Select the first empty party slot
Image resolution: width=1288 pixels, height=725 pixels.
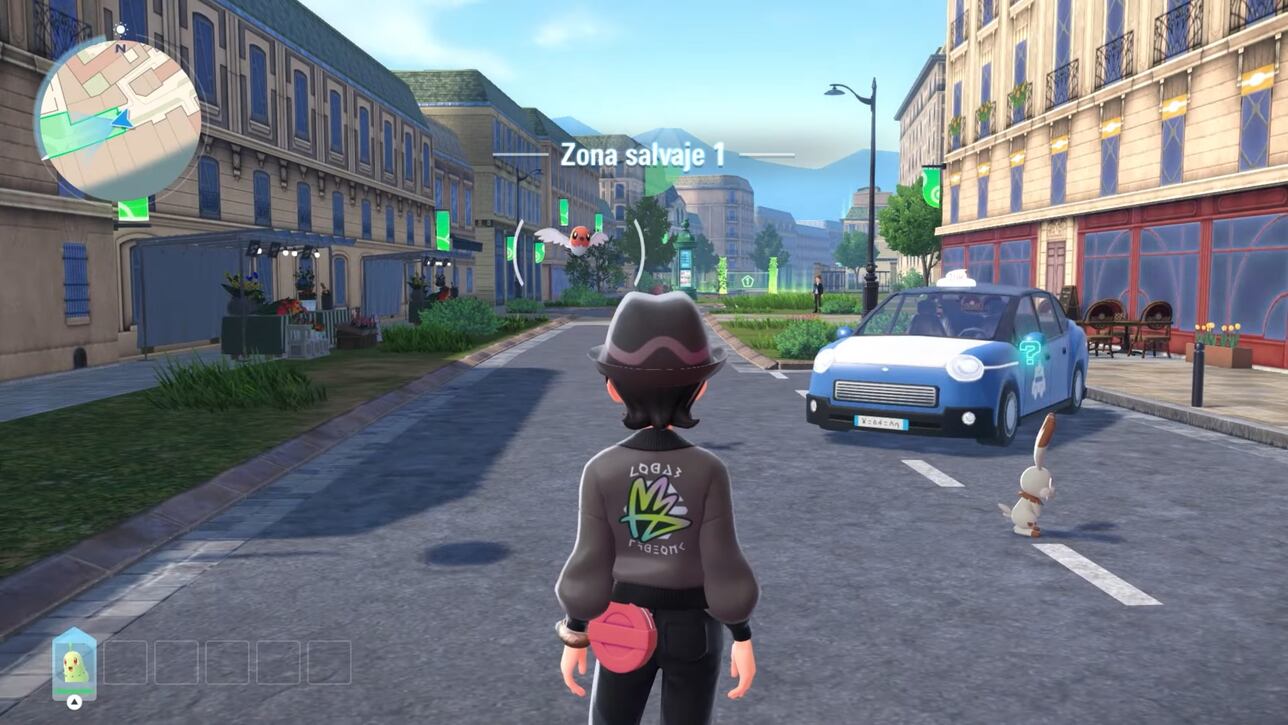tap(126, 662)
